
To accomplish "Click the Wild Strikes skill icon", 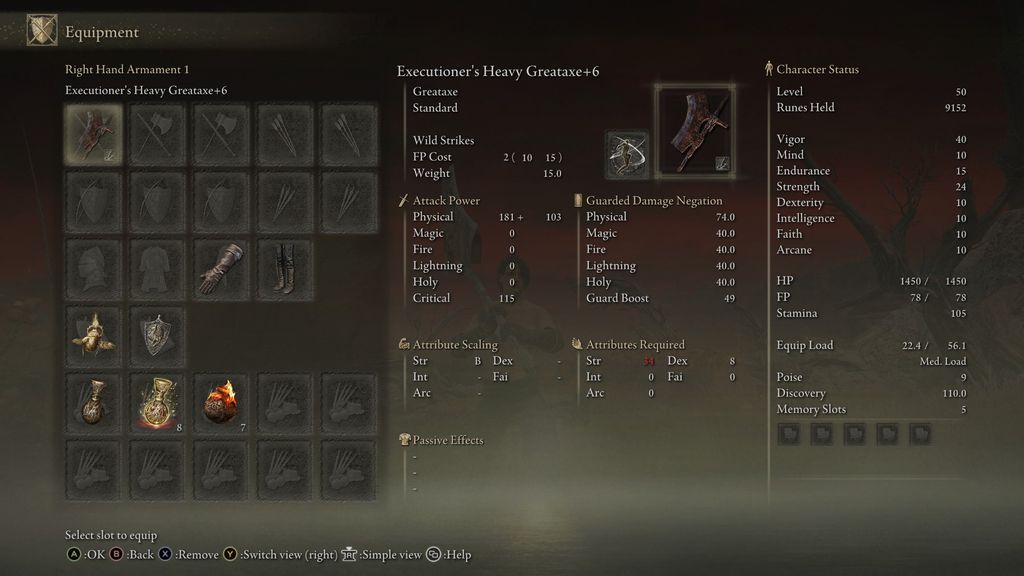I will click(627, 154).
